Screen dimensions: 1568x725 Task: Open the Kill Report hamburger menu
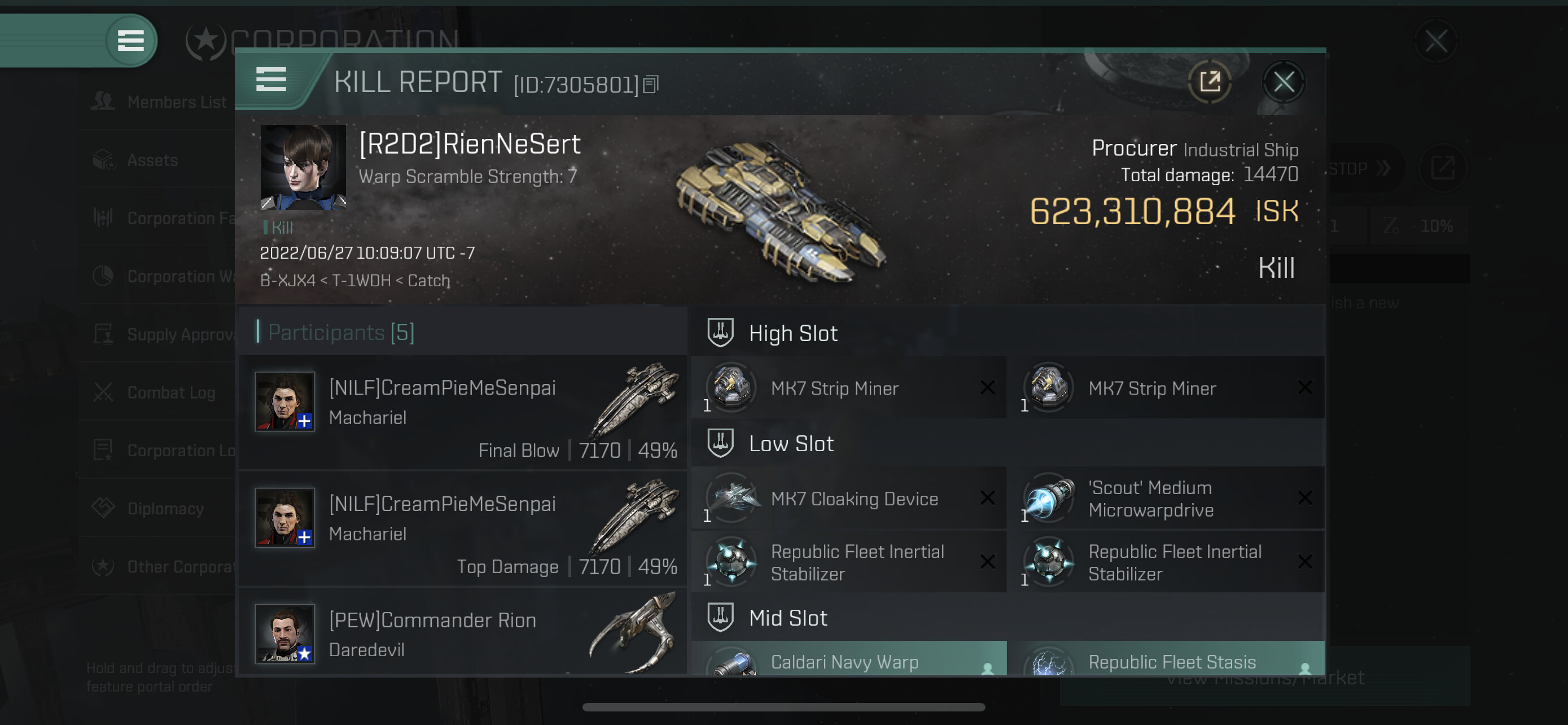(x=271, y=80)
